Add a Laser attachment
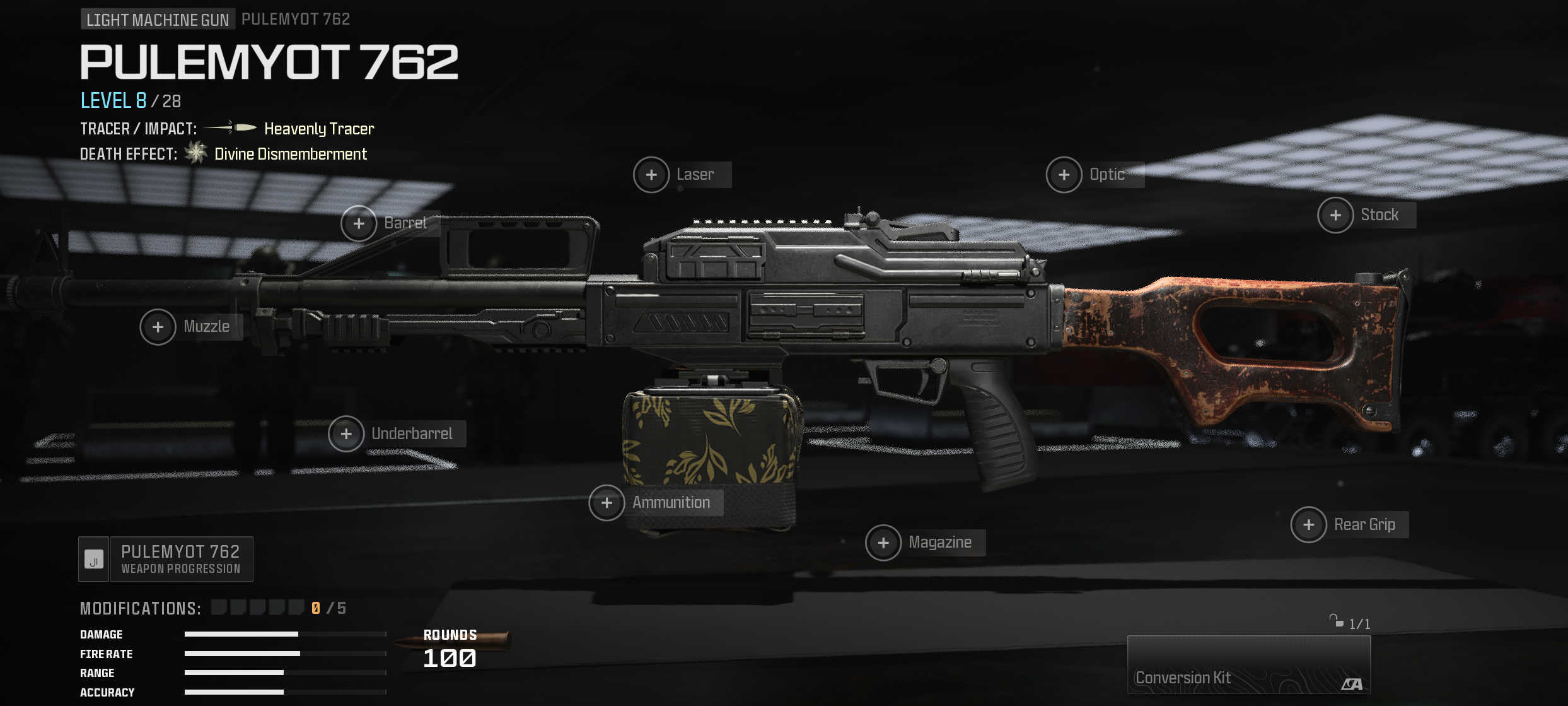The image size is (1568, 706). click(x=652, y=175)
